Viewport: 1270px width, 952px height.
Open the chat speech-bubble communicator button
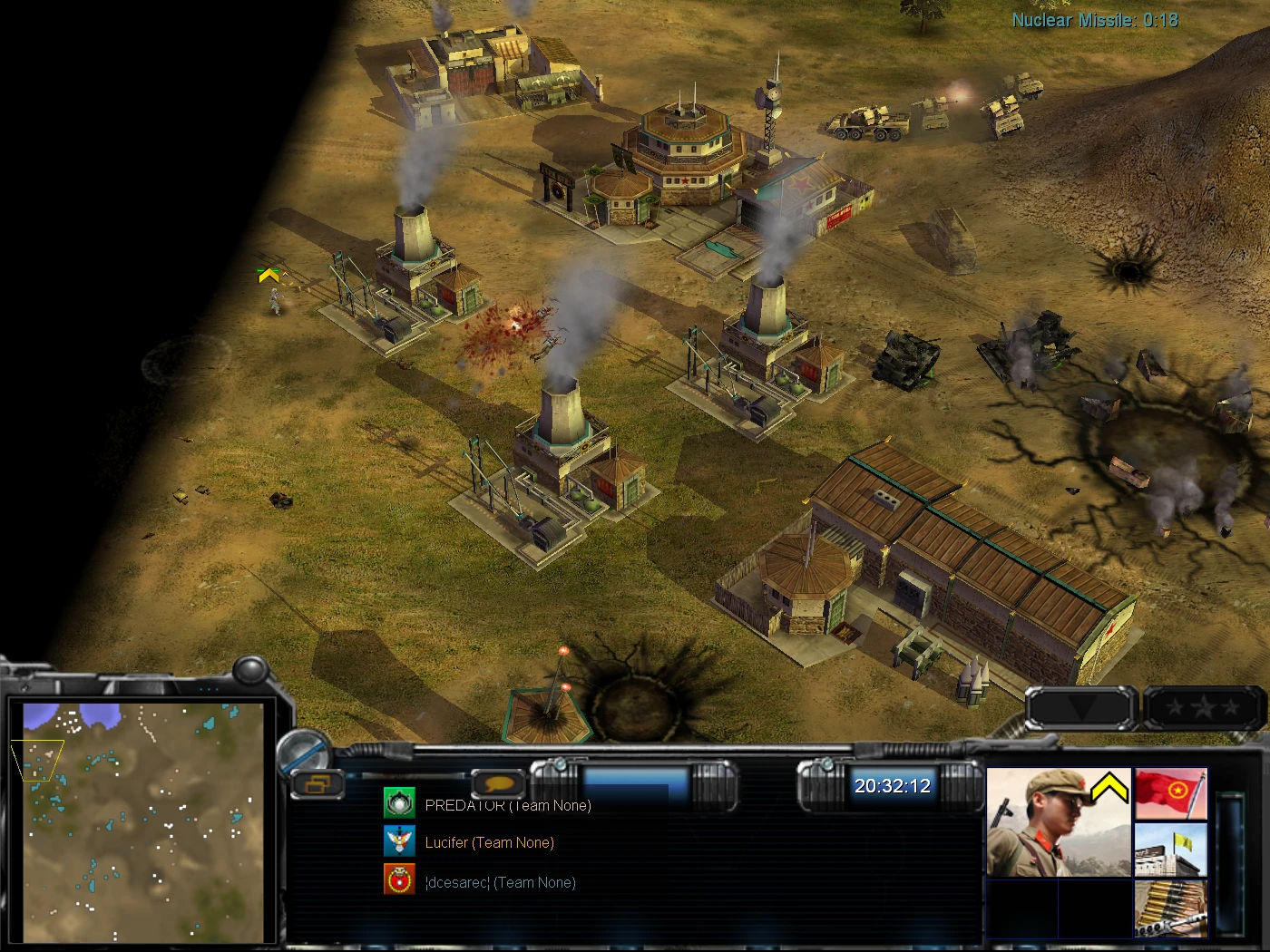pos(498,783)
